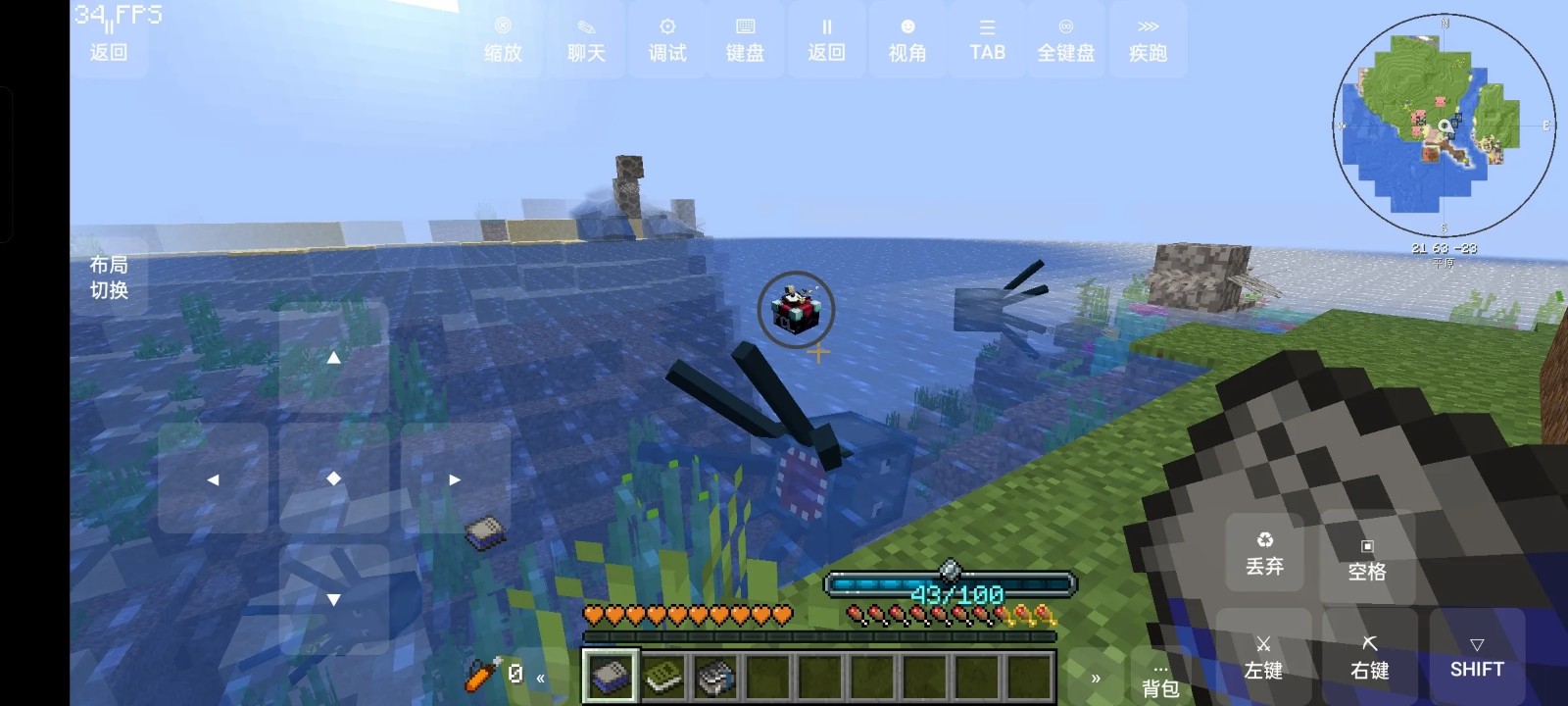Show the 键盘 keyboard
This screenshot has width=1568, height=706.
point(745,40)
